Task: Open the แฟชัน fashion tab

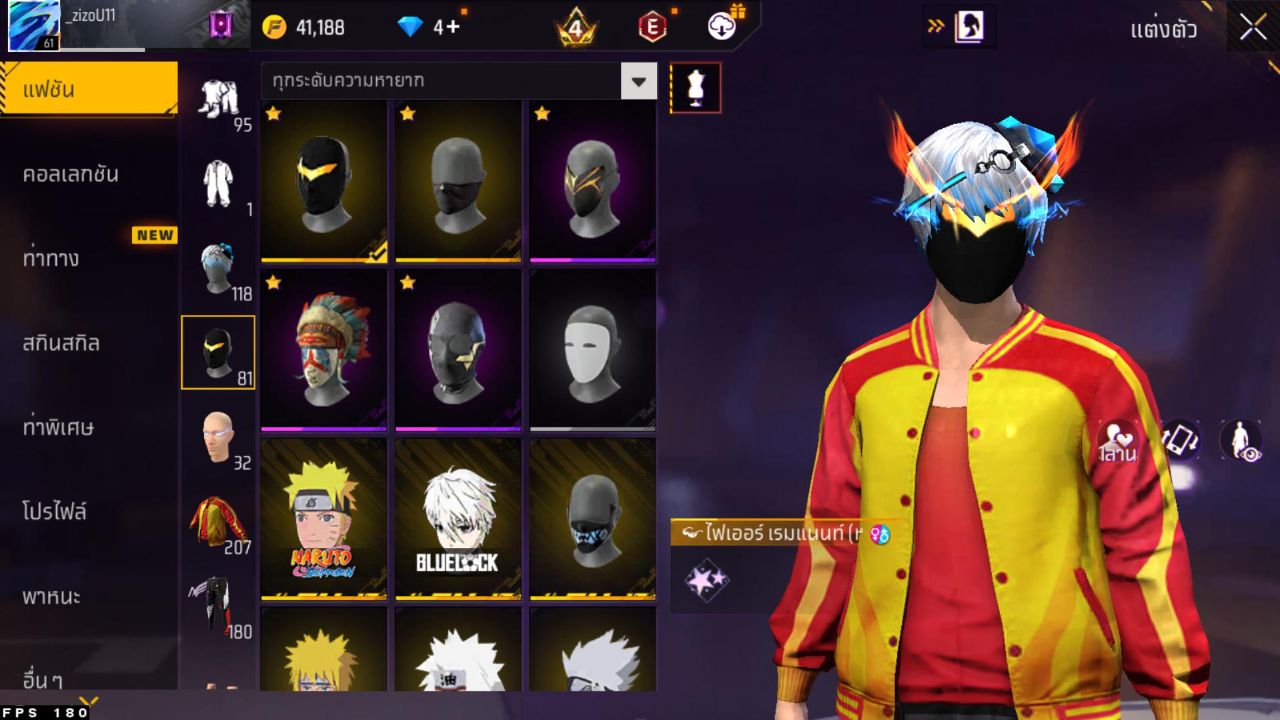Action: tap(88, 90)
